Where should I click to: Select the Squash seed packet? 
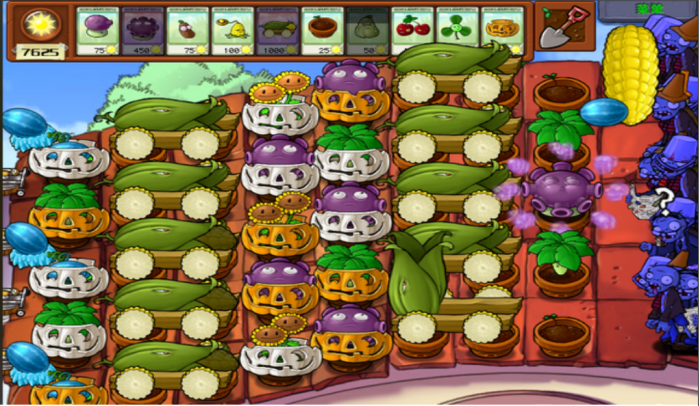click(367, 30)
